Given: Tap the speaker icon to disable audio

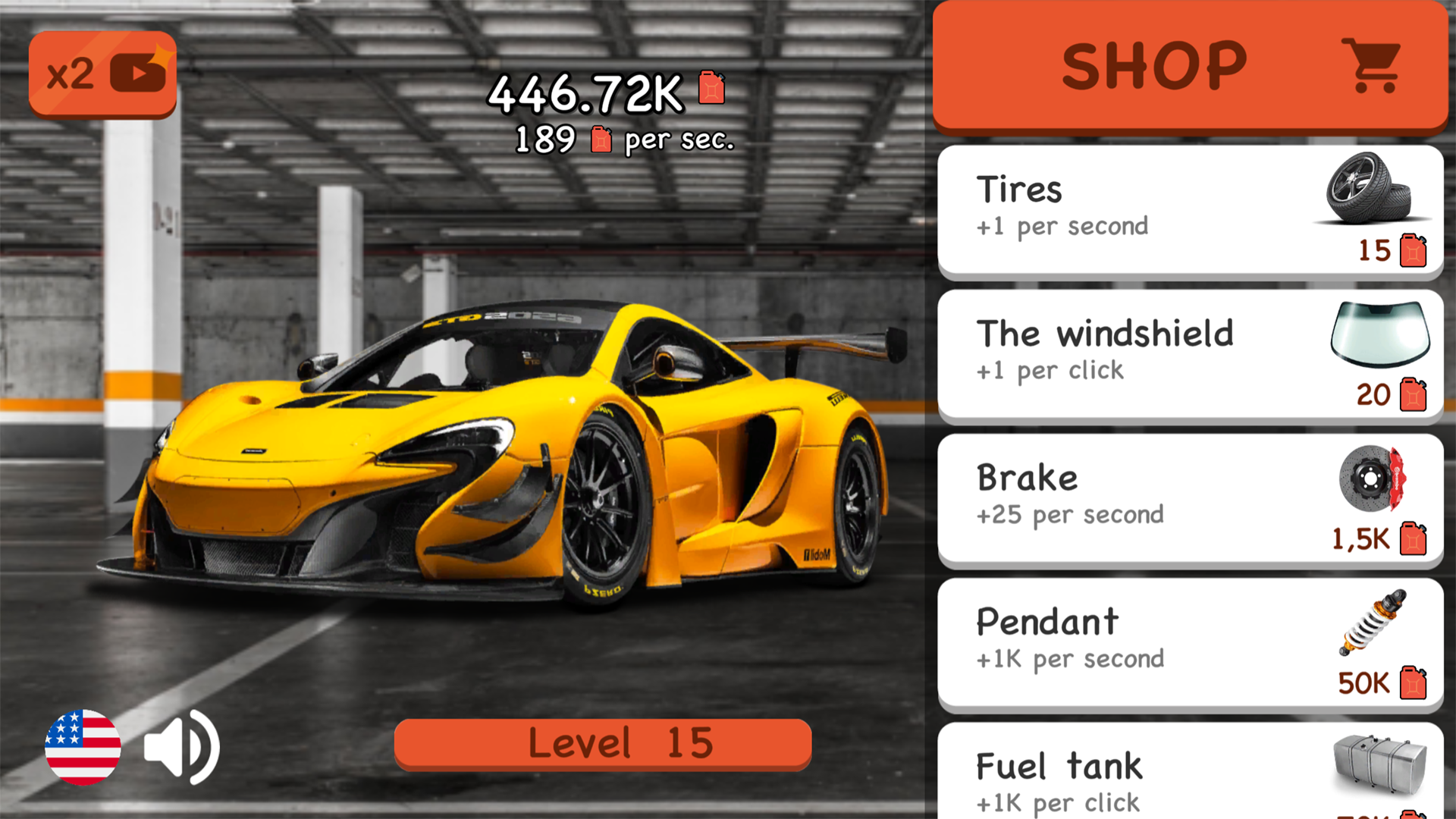Looking at the screenshot, I should [x=180, y=748].
